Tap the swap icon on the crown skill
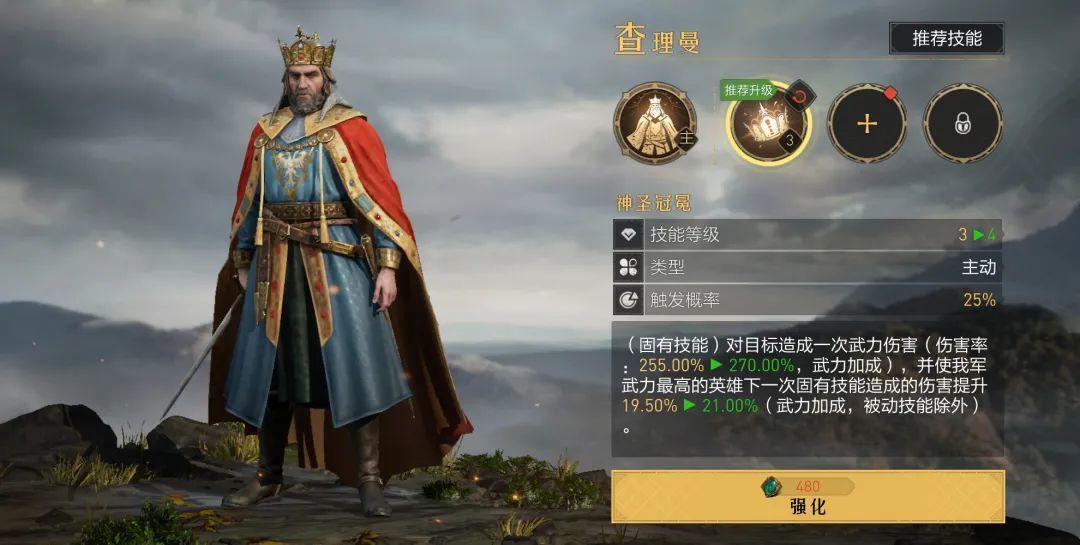This screenshot has height=545, width=1080. [800, 97]
